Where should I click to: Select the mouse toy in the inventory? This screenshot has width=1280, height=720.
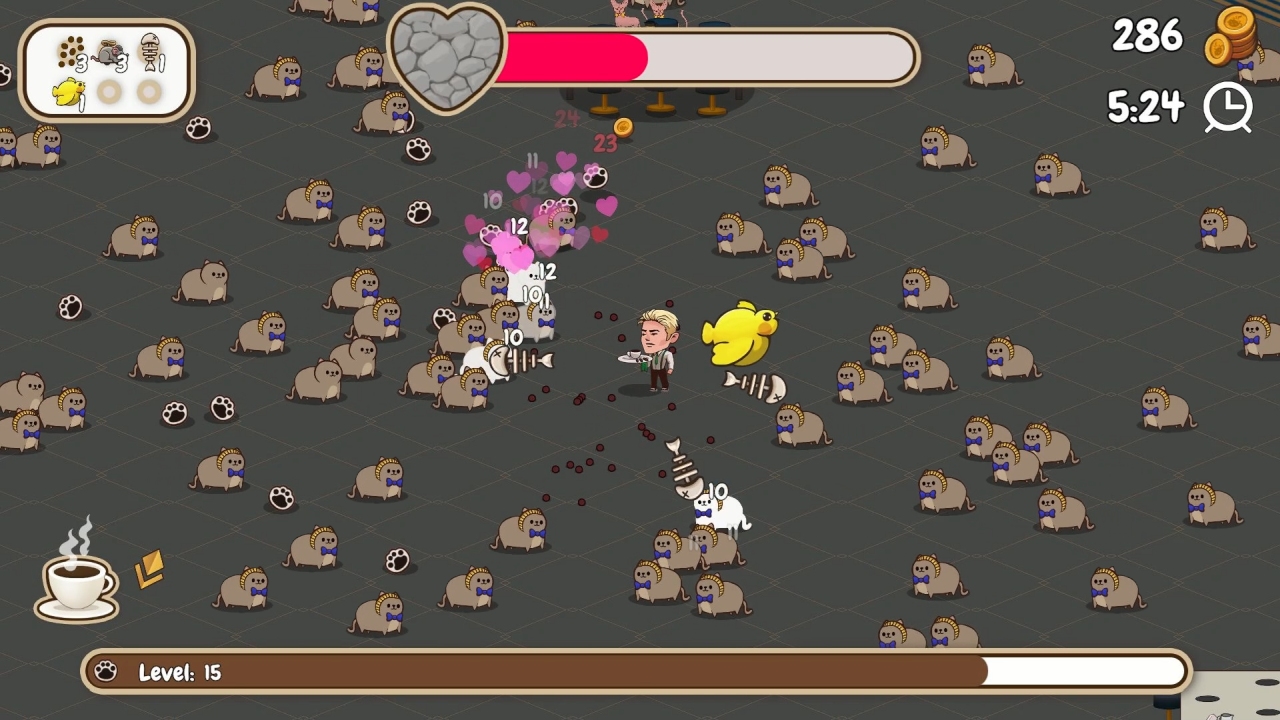110,52
